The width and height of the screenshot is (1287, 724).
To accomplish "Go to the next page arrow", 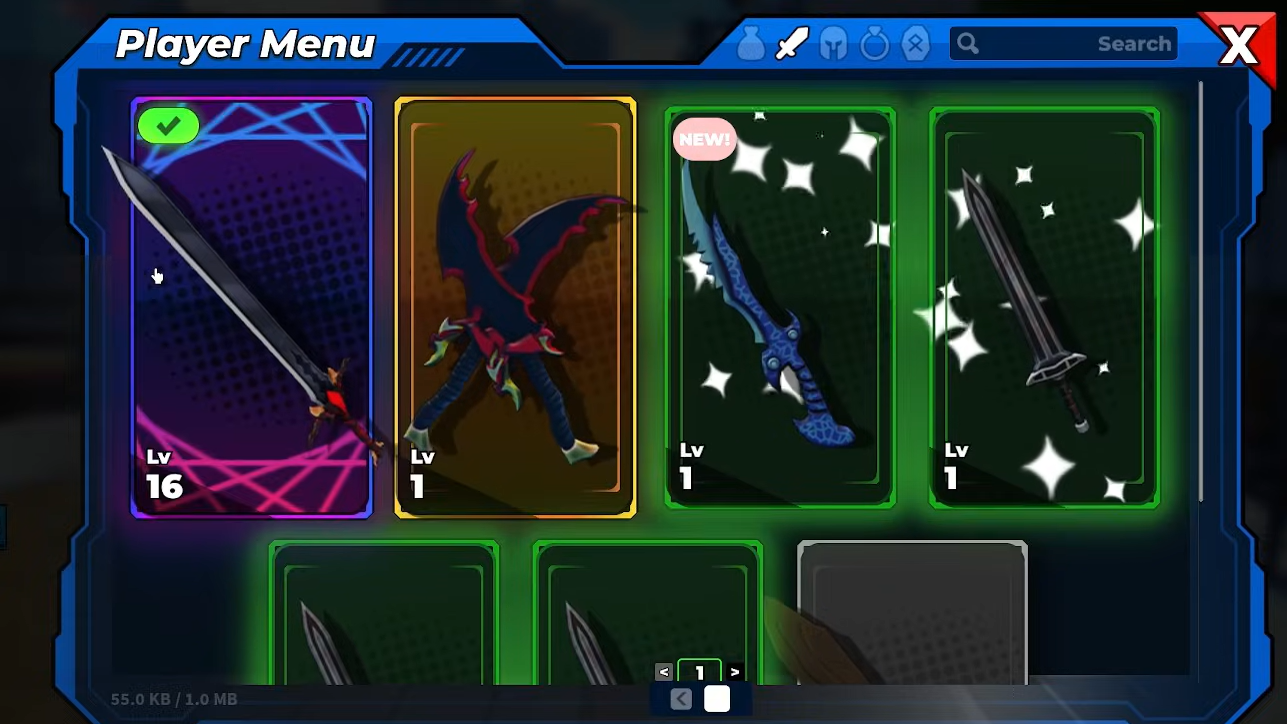I will 736,672.
